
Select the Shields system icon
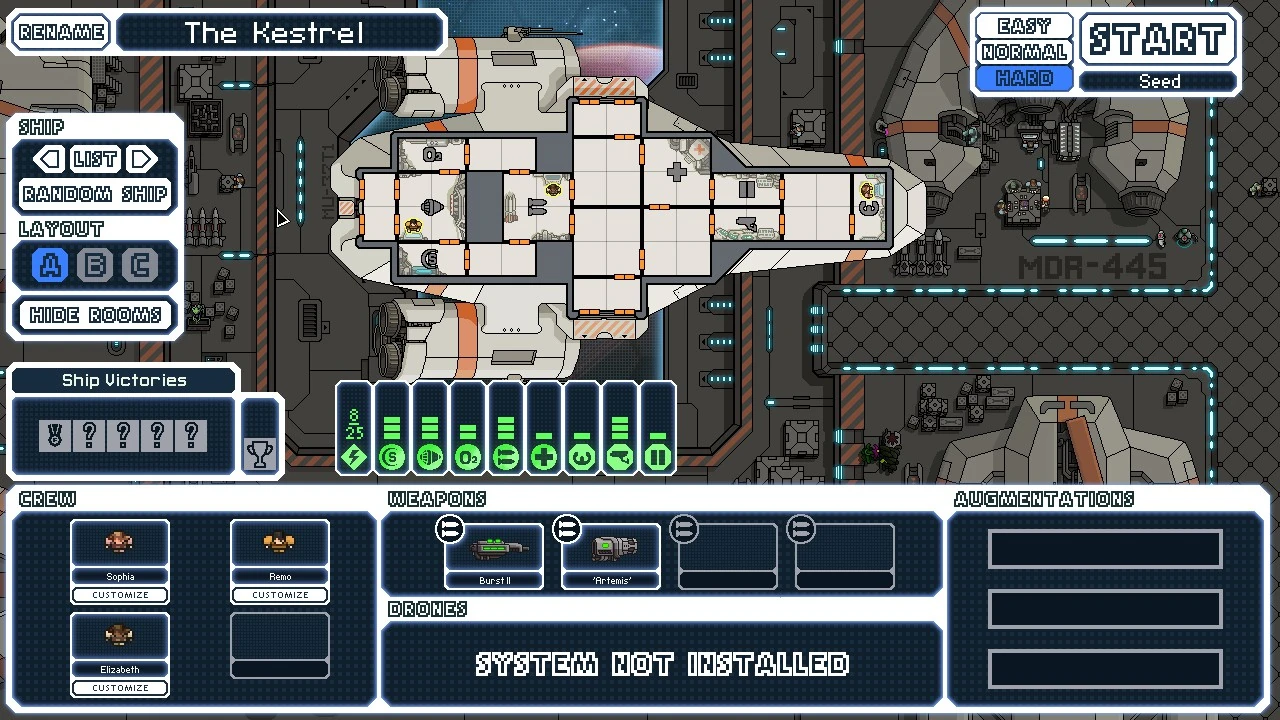point(391,457)
